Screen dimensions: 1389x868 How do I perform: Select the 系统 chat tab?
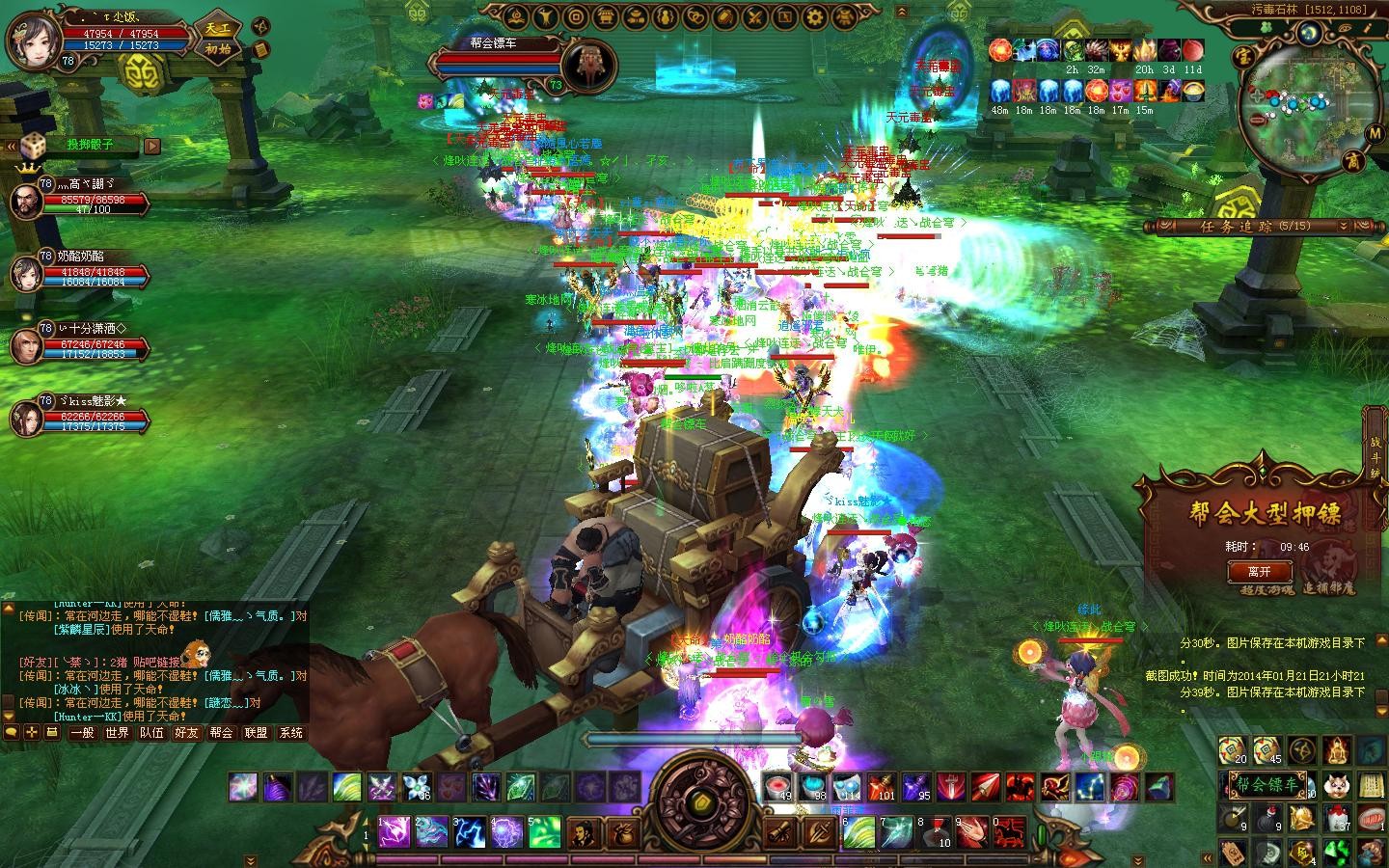pyautogui.click(x=290, y=733)
